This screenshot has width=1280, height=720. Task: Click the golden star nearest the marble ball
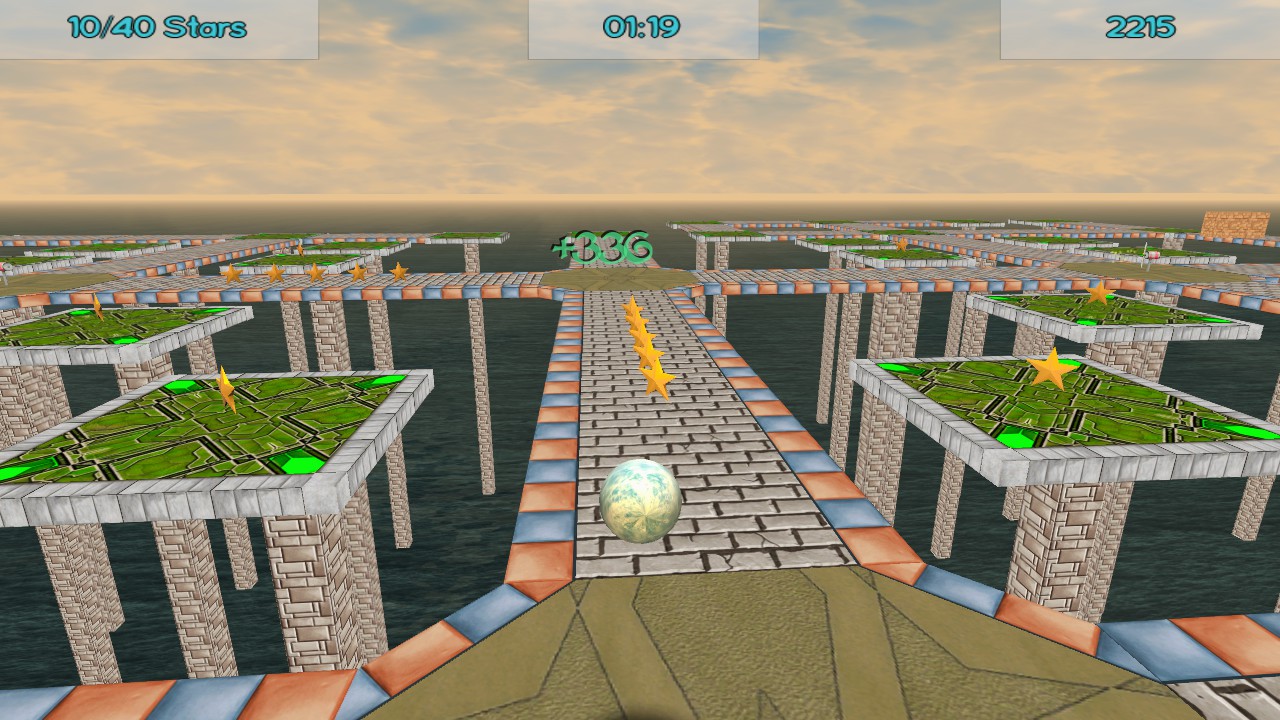click(x=655, y=378)
